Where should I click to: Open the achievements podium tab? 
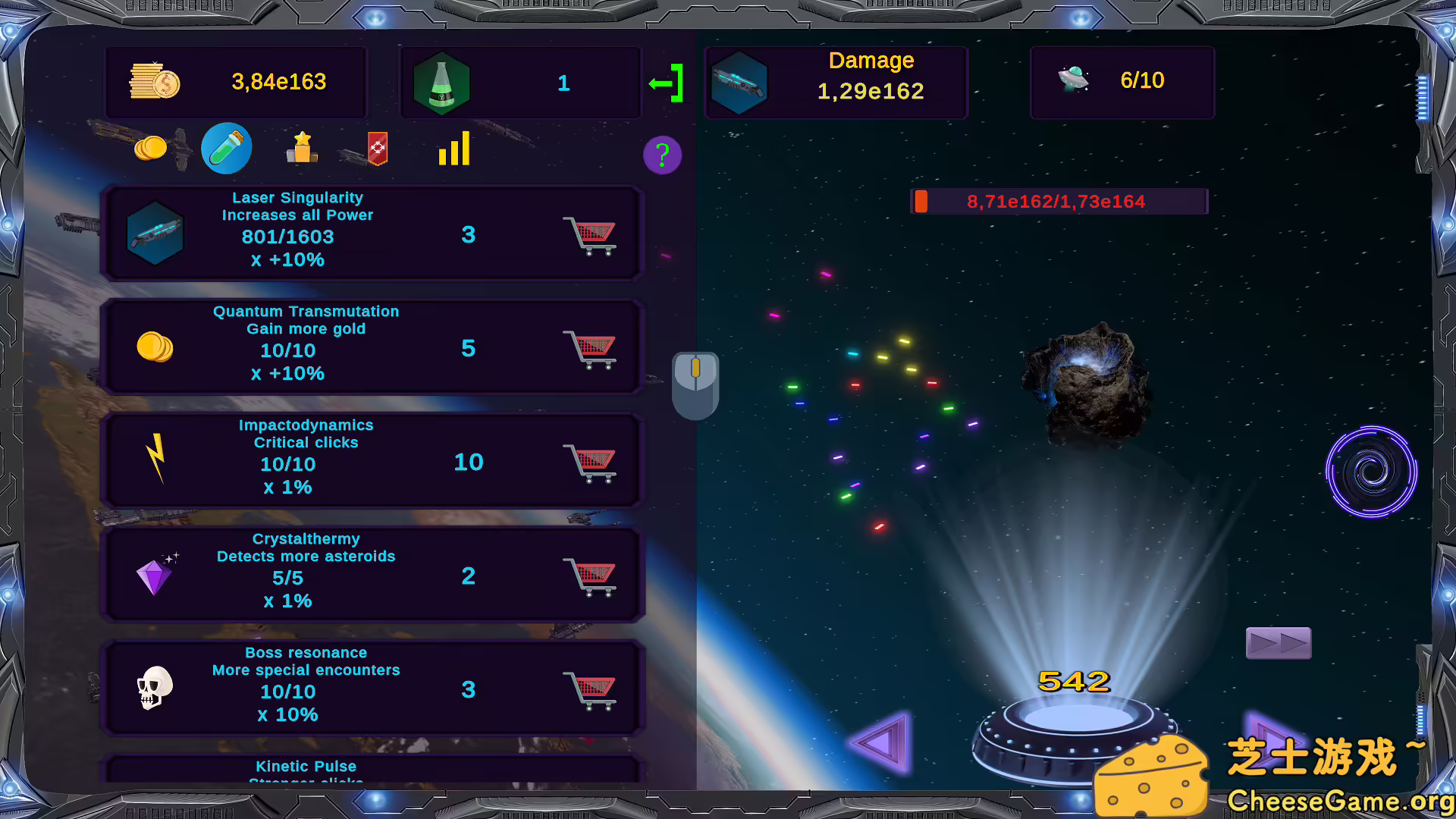click(300, 149)
